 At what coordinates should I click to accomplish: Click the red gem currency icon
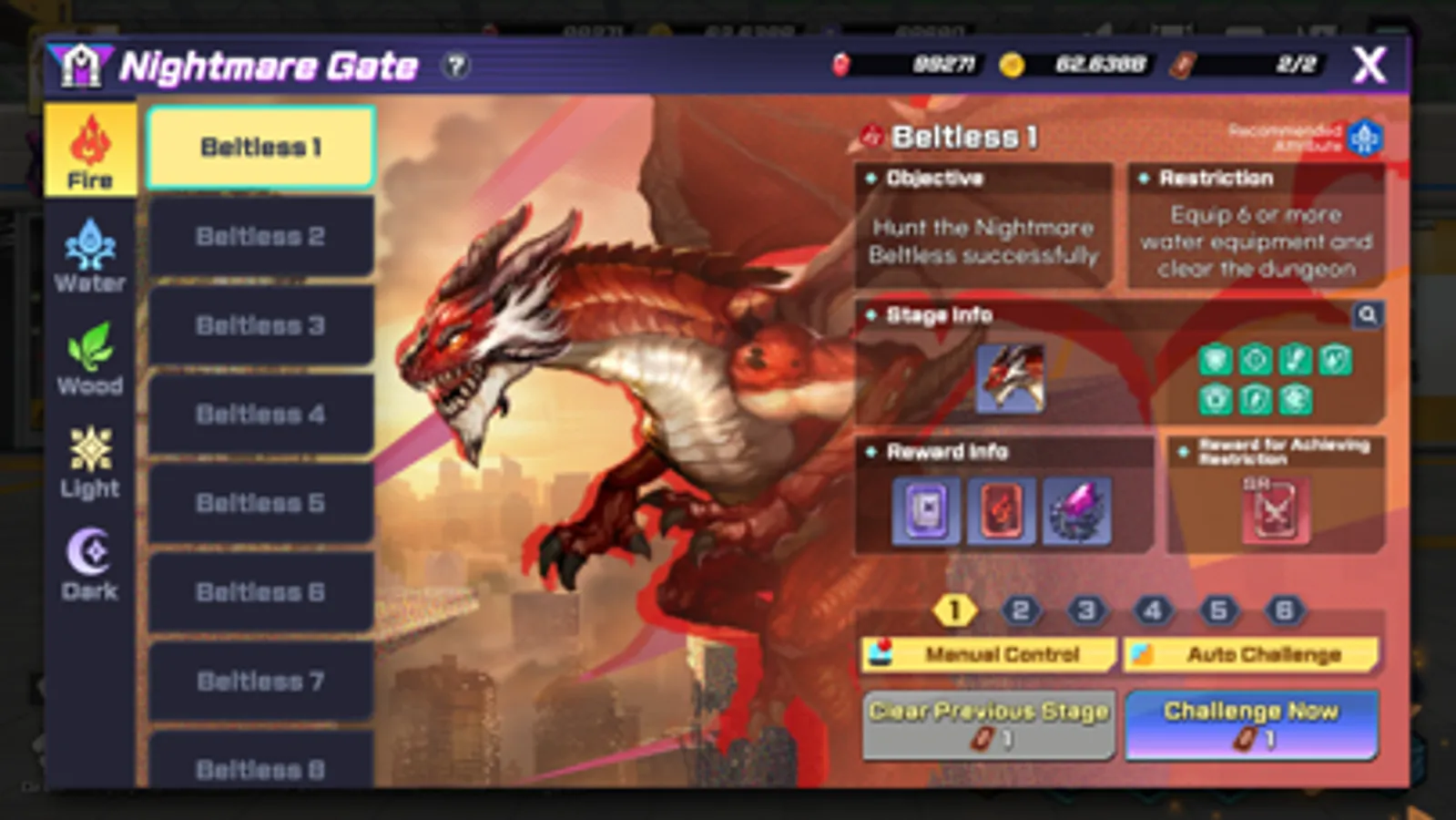pyautogui.click(x=840, y=65)
